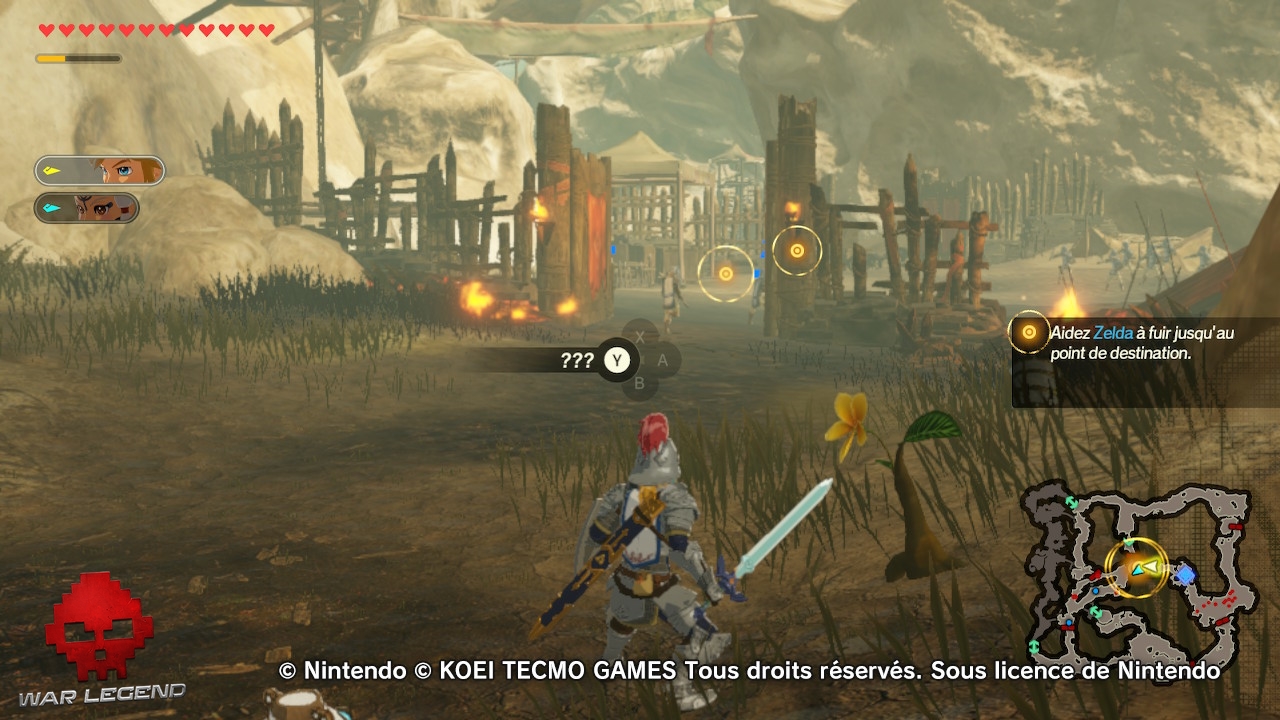This screenshot has height=720, width=1280.
Task: Click the cyan Sheikah emblem on Impa's gauge
Action: click(x=51, y=210)
